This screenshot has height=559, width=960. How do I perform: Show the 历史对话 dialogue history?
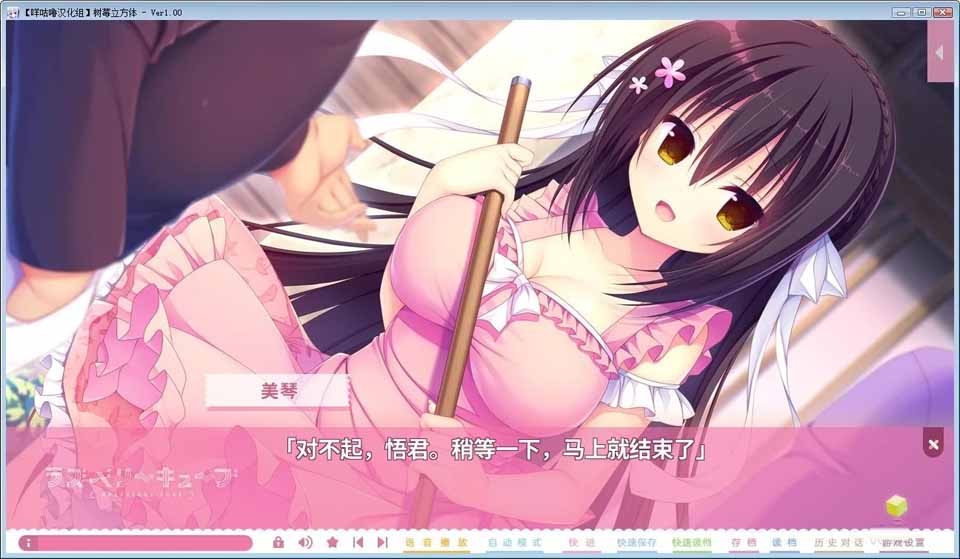point(832,542)
